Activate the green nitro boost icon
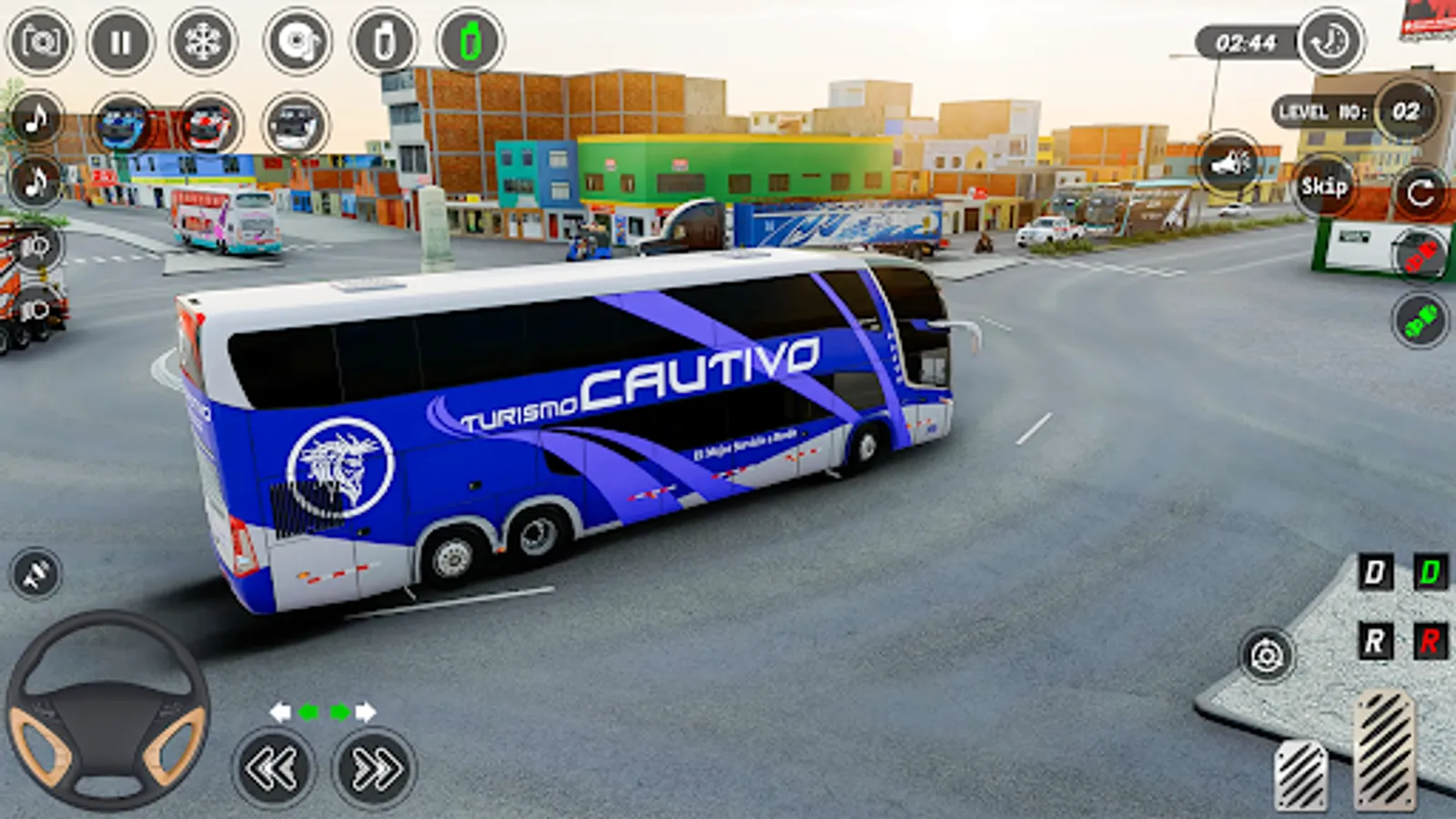The image size is (1456, 819). 470,38
